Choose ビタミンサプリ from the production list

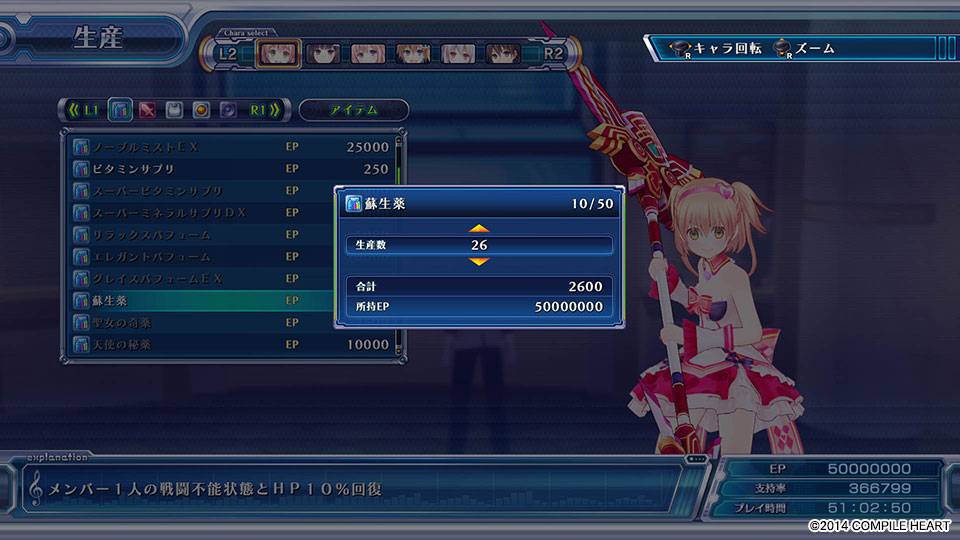(232, 169)
